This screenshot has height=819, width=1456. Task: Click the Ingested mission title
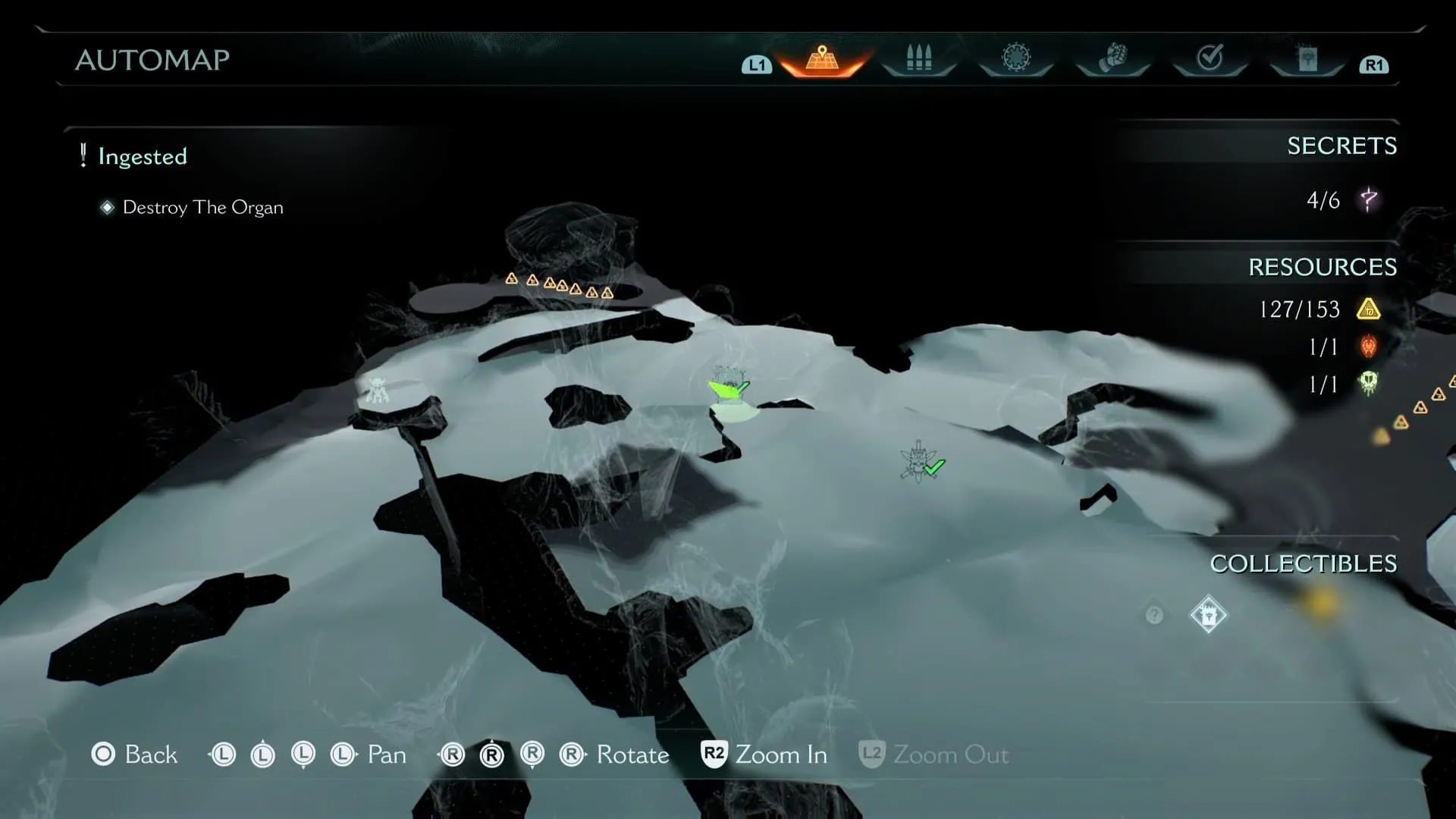(142, 156)
